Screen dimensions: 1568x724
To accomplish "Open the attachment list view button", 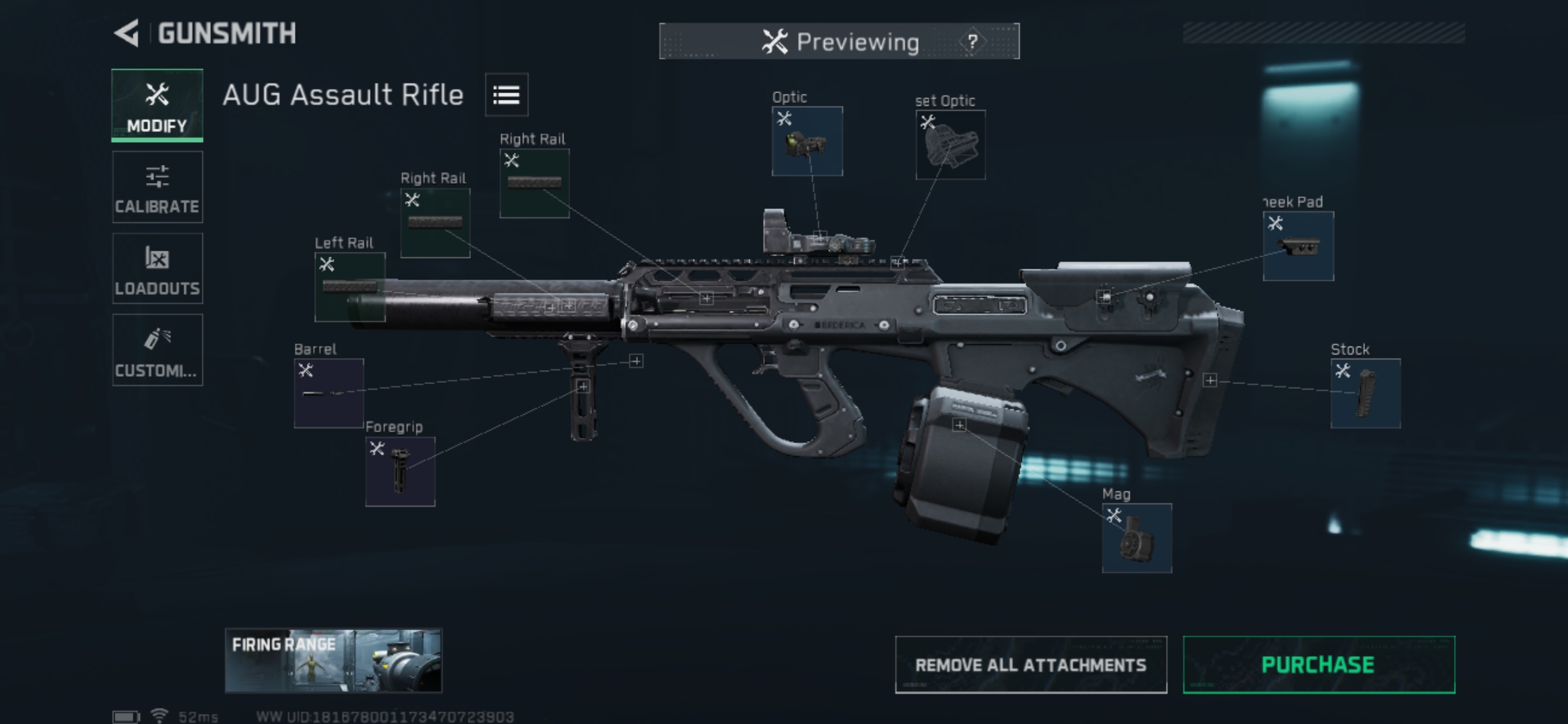I will (507, 95).
